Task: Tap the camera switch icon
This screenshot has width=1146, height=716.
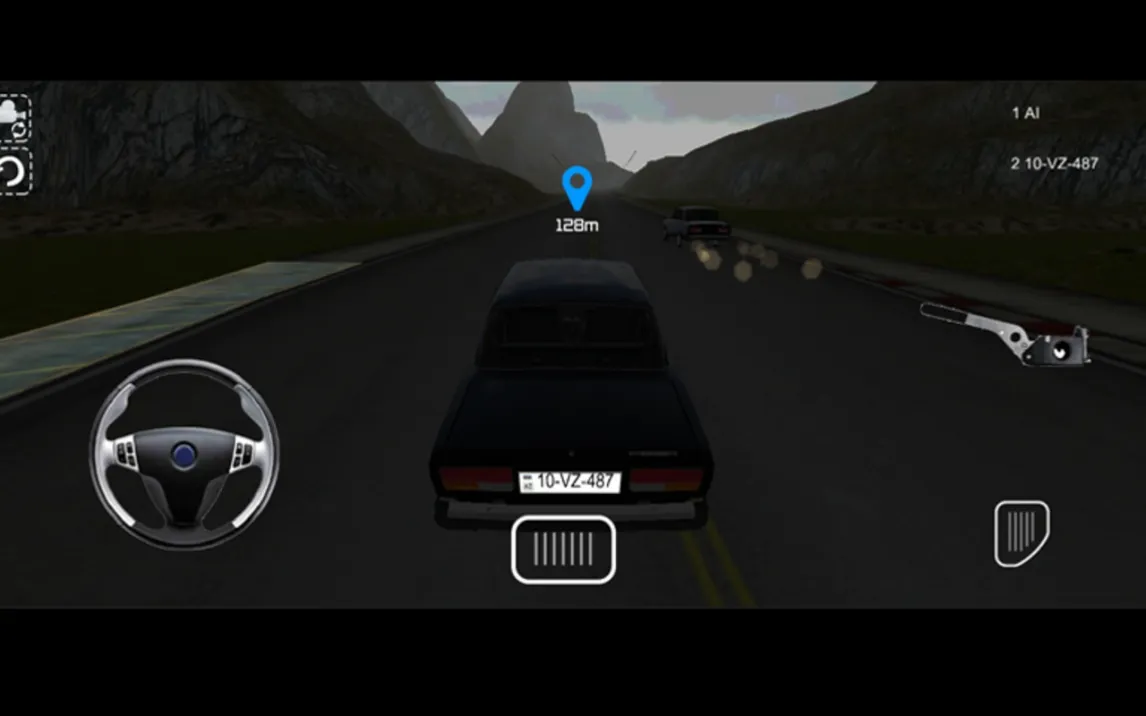Action: pos(14,118)
